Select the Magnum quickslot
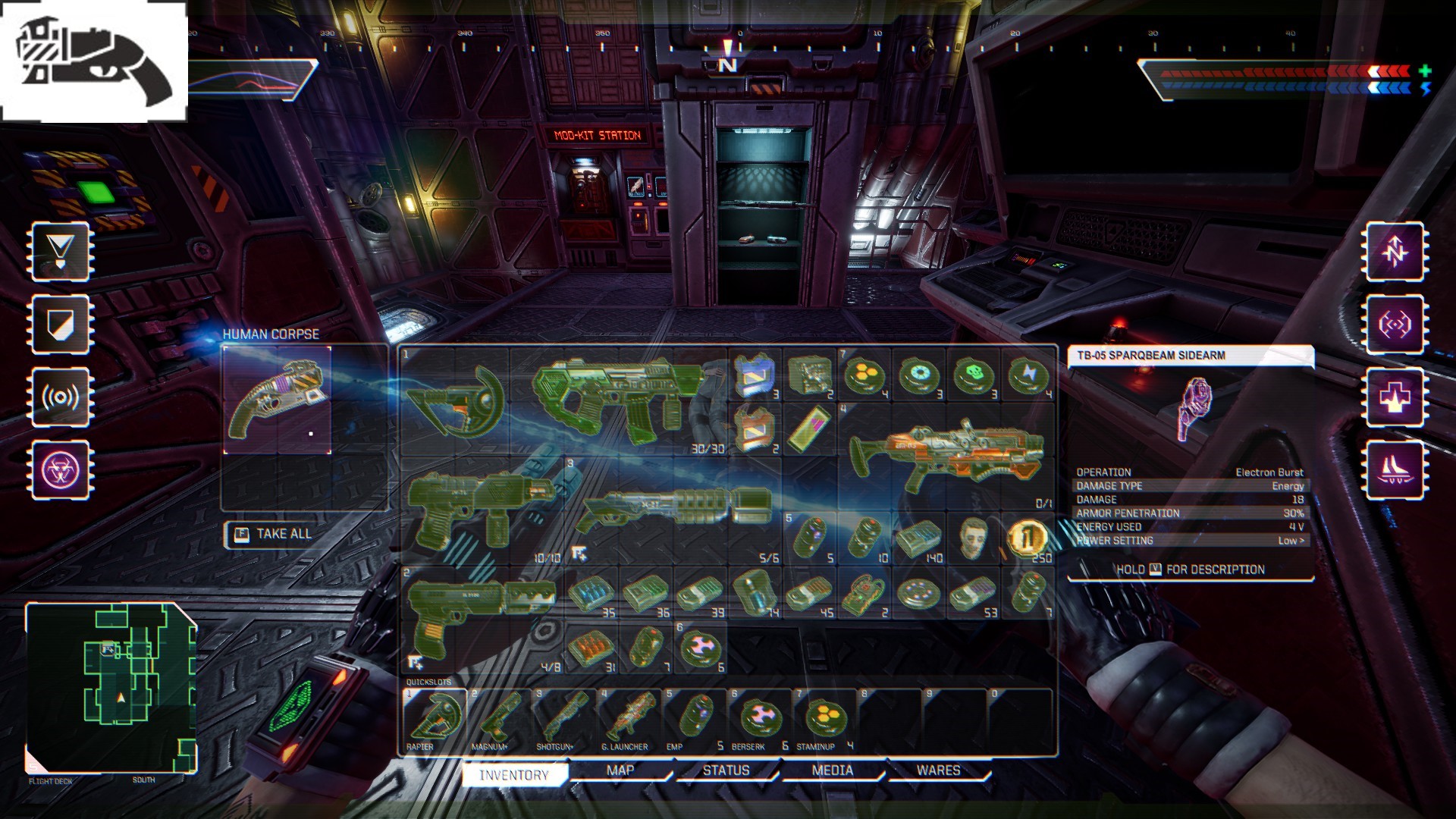This screenshot has width=1456, height=819. click(x=499, y=718)
